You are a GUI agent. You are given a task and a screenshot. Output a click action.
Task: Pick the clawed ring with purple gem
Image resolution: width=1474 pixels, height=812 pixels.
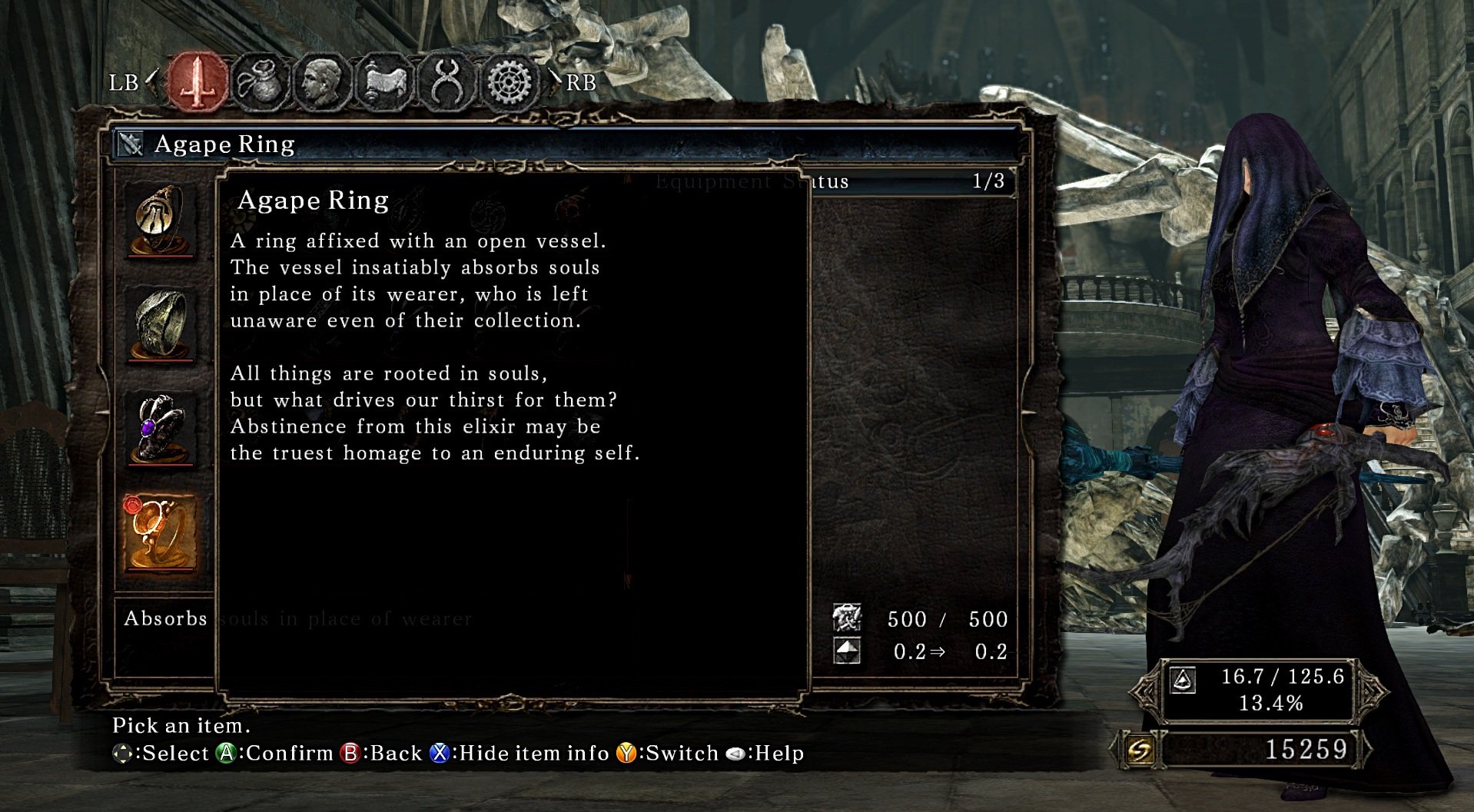(160, 428)
